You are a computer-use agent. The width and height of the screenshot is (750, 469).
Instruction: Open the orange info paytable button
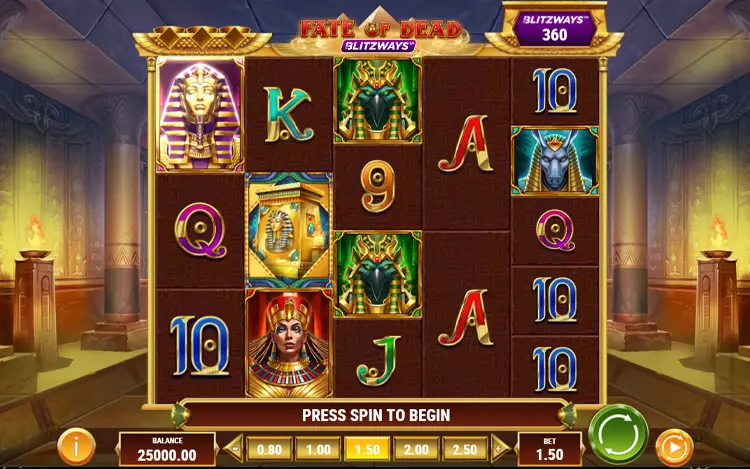pyautogui.click(x=75, y=446)
